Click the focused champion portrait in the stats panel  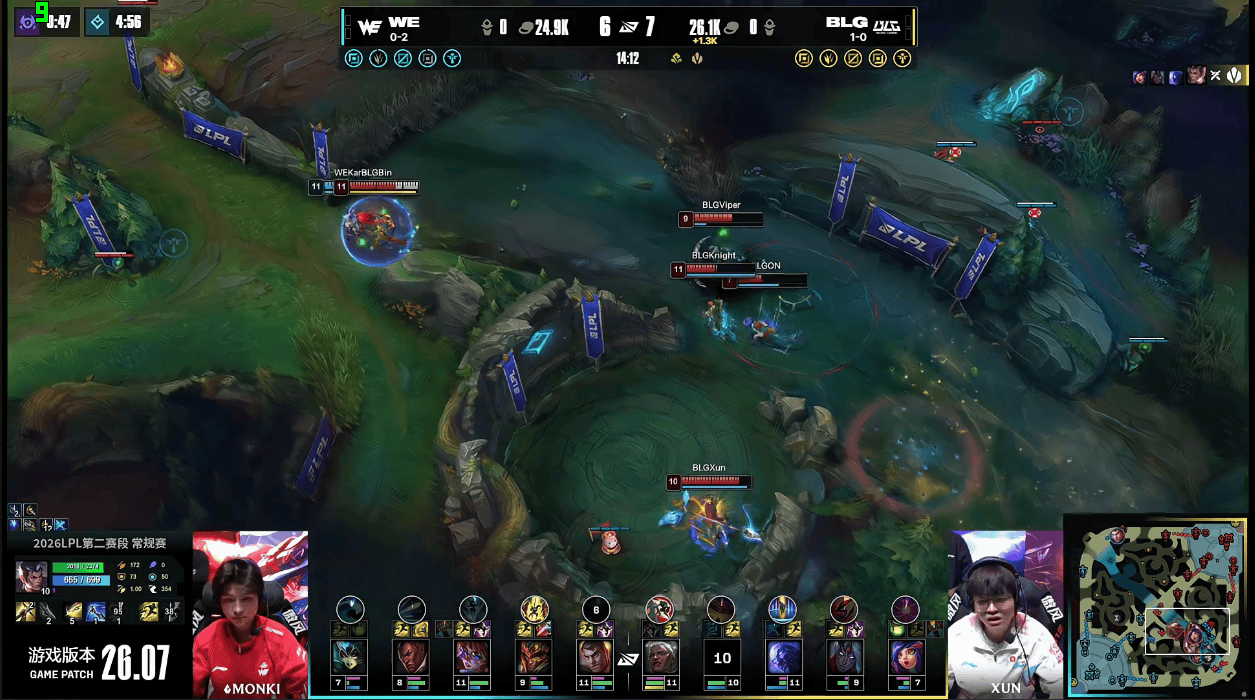(30, 578)
